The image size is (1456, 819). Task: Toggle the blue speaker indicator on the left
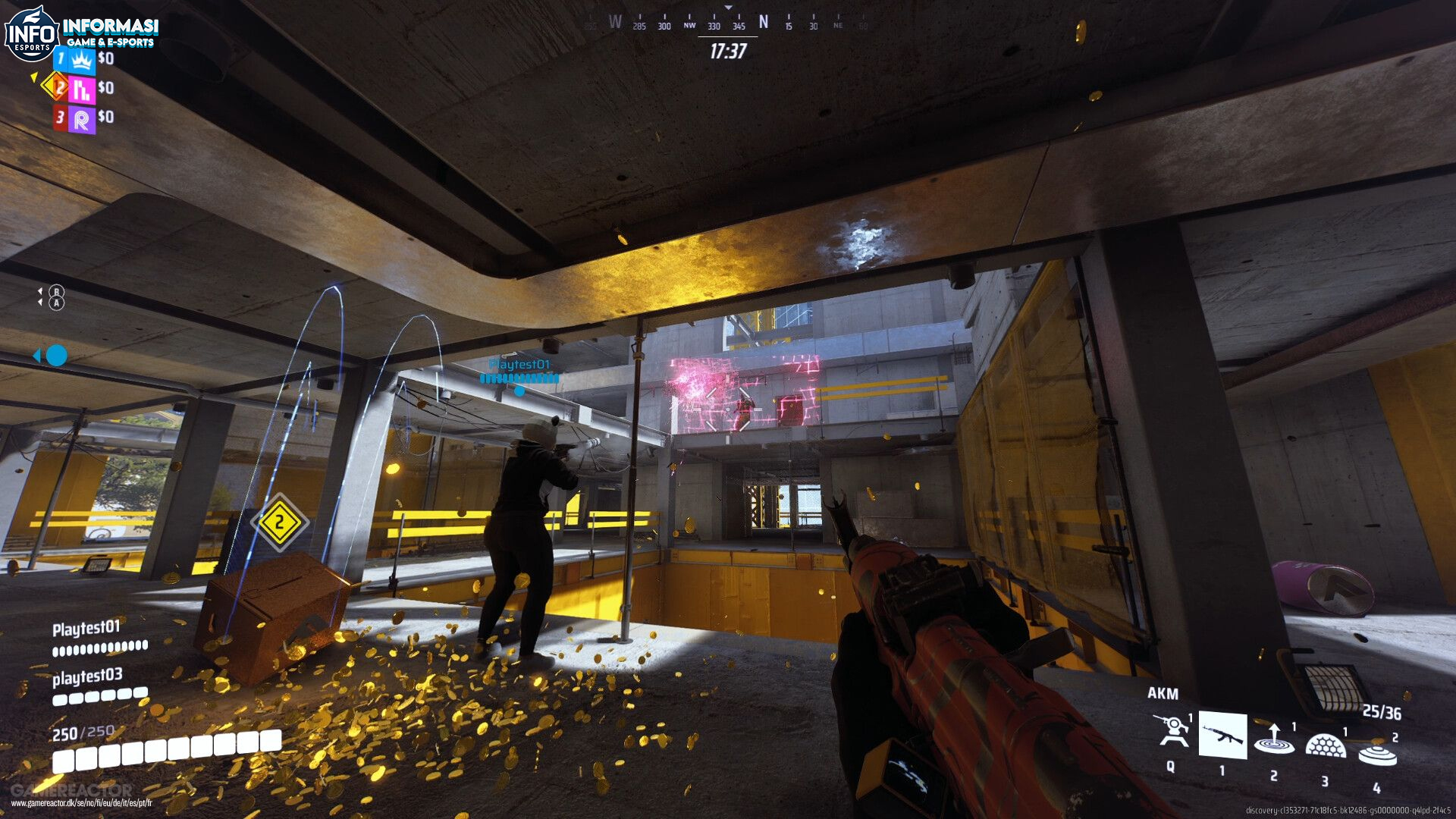(53, 353)
